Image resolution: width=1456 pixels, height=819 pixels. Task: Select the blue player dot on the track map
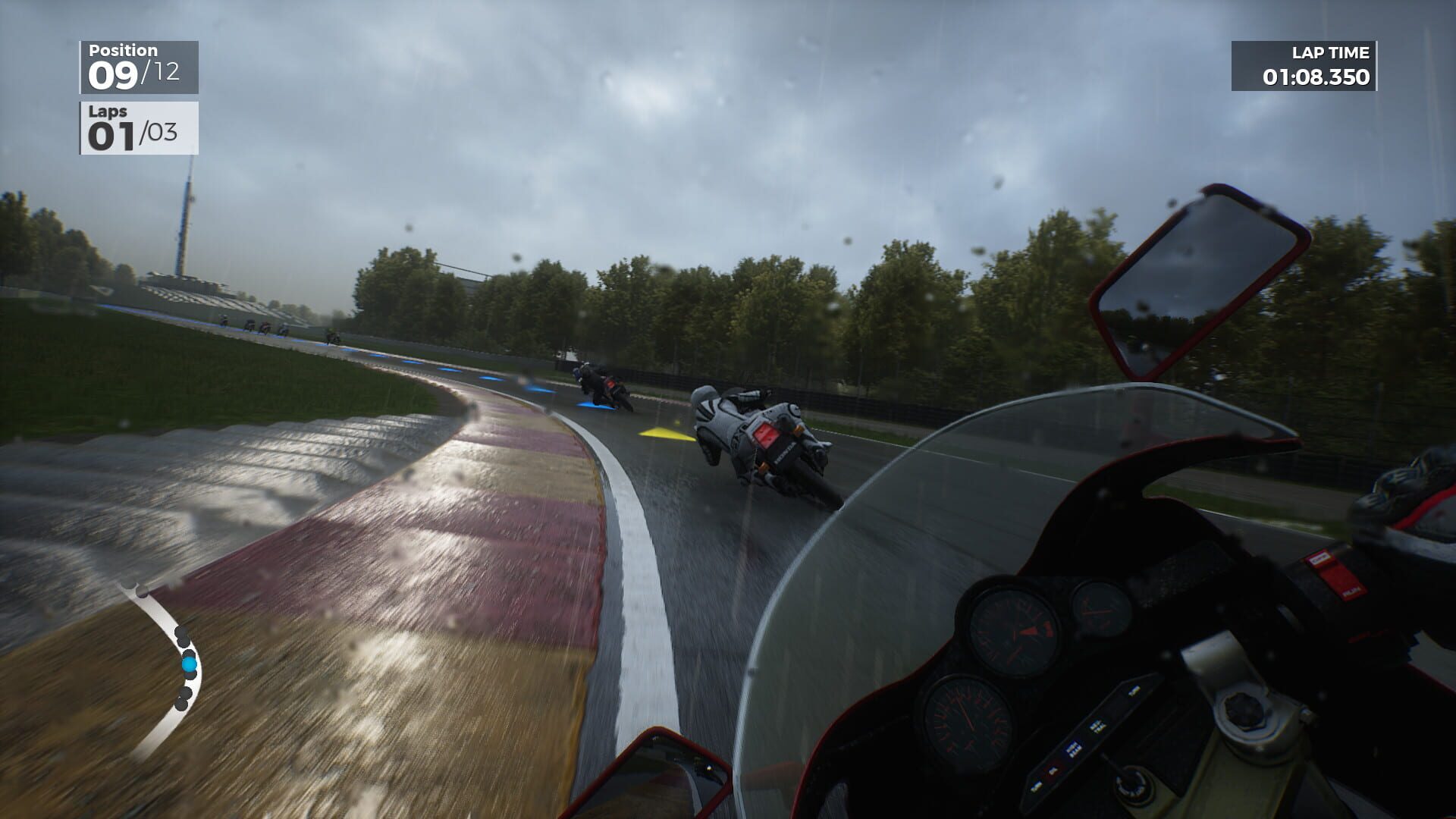[190, 664]
